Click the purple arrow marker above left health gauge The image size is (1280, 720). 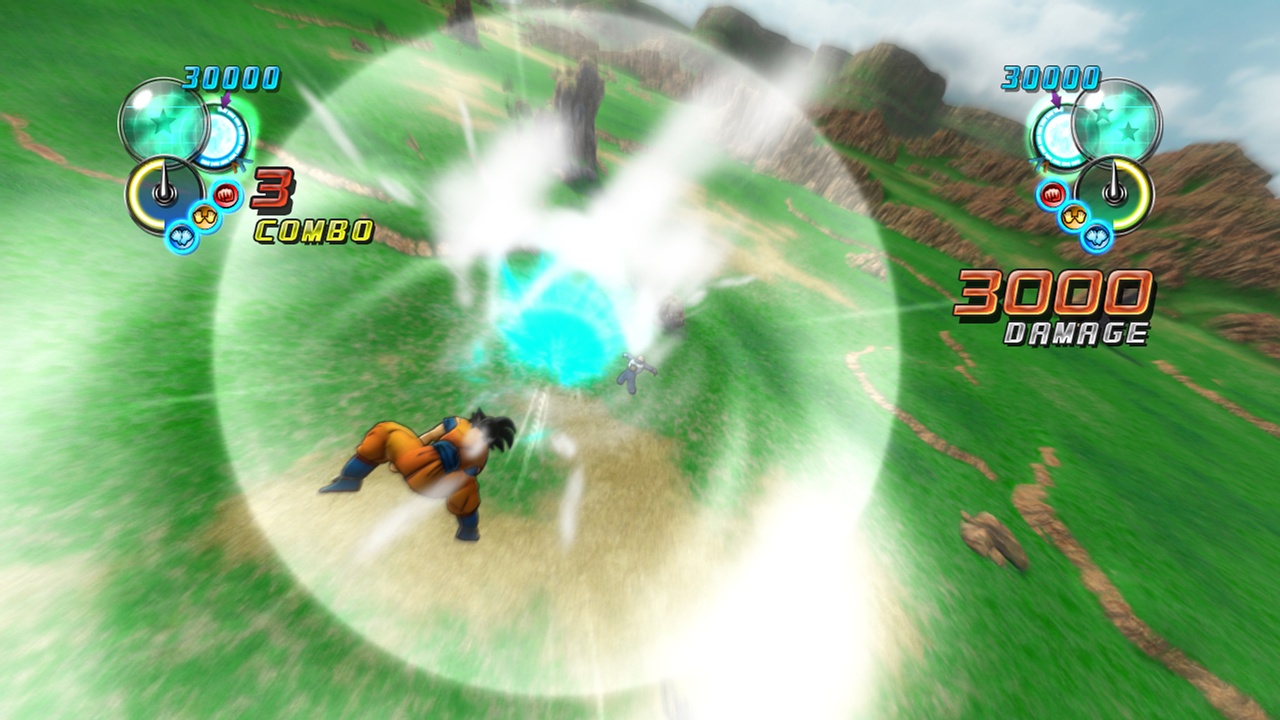[225, 100]
